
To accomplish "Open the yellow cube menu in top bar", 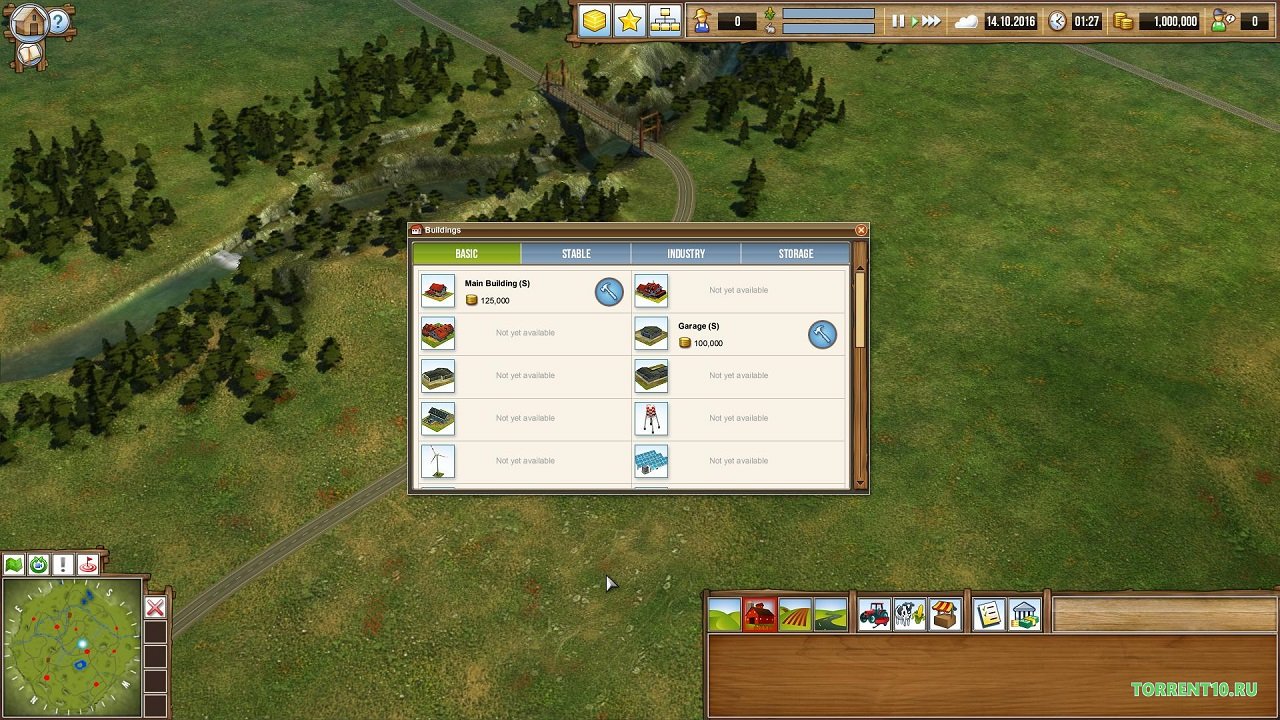I will pos(595,21).
